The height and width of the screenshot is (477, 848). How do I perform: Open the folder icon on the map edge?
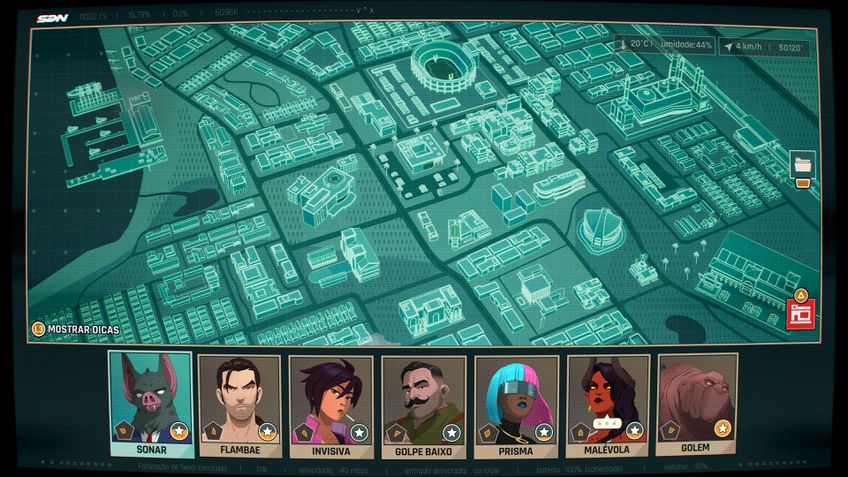click(802, 166)
